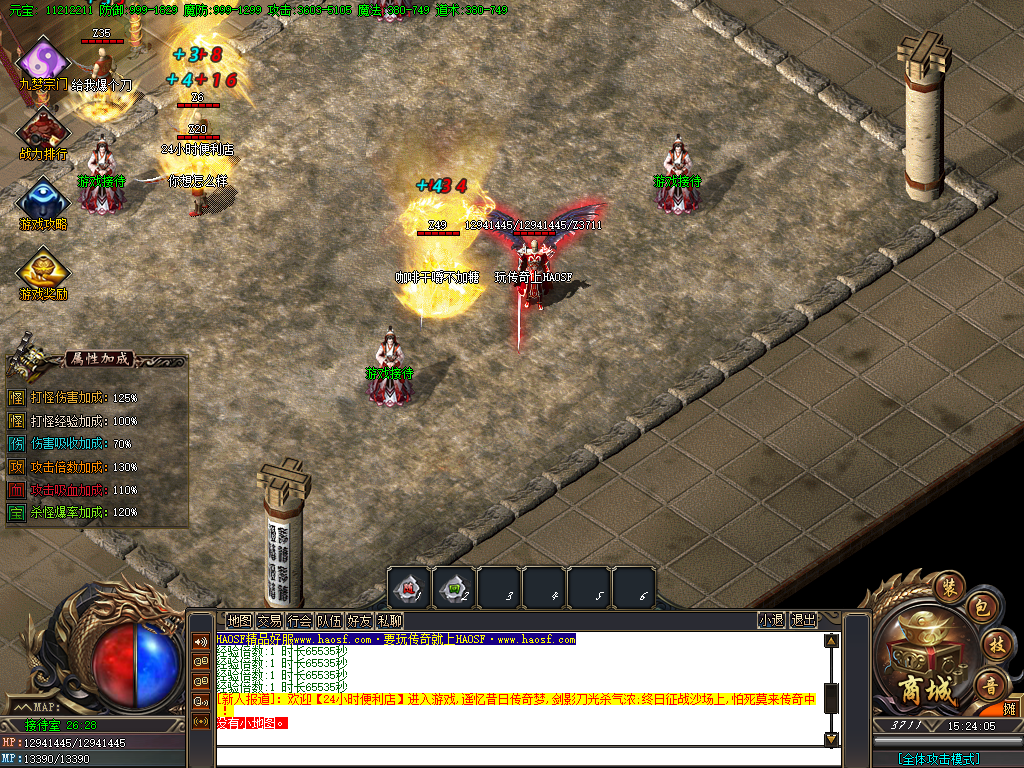Open the skills (技) button
Image resolution: width=1024 pixels, height=768 pixels.
click(994, 643)
